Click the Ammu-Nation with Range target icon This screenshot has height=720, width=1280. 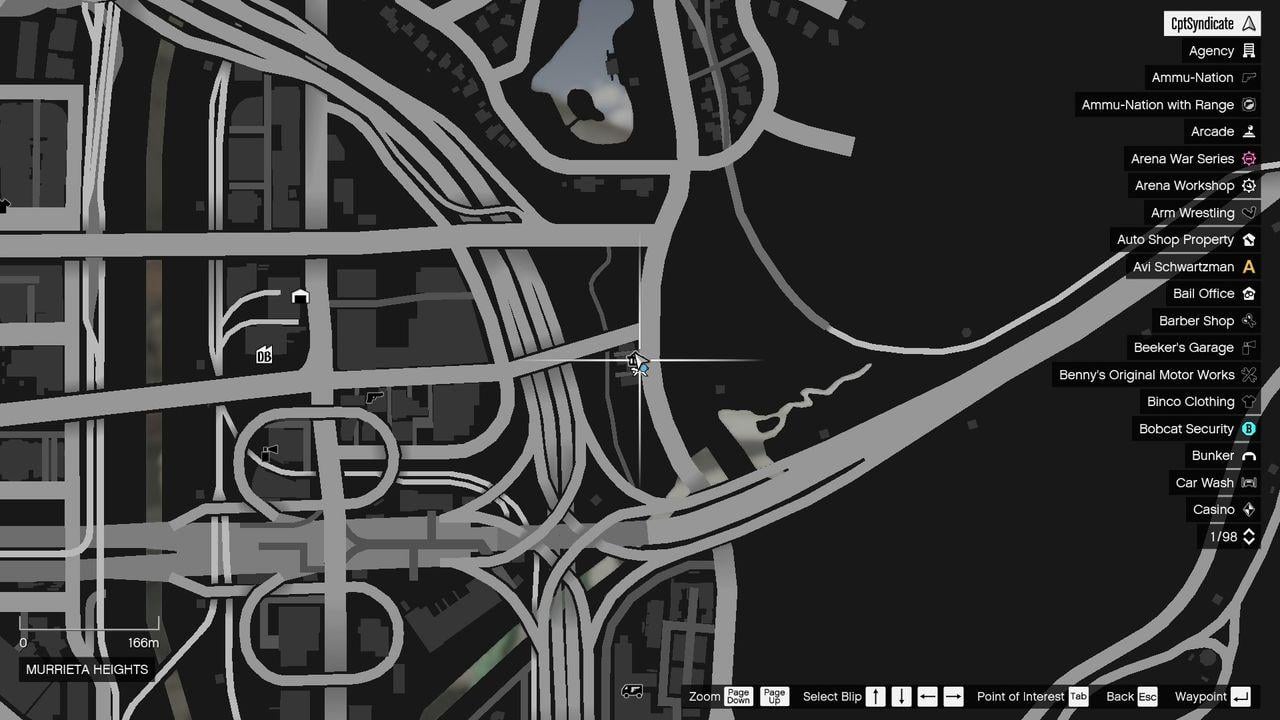pyautogui.click(x=1251, y=104)
